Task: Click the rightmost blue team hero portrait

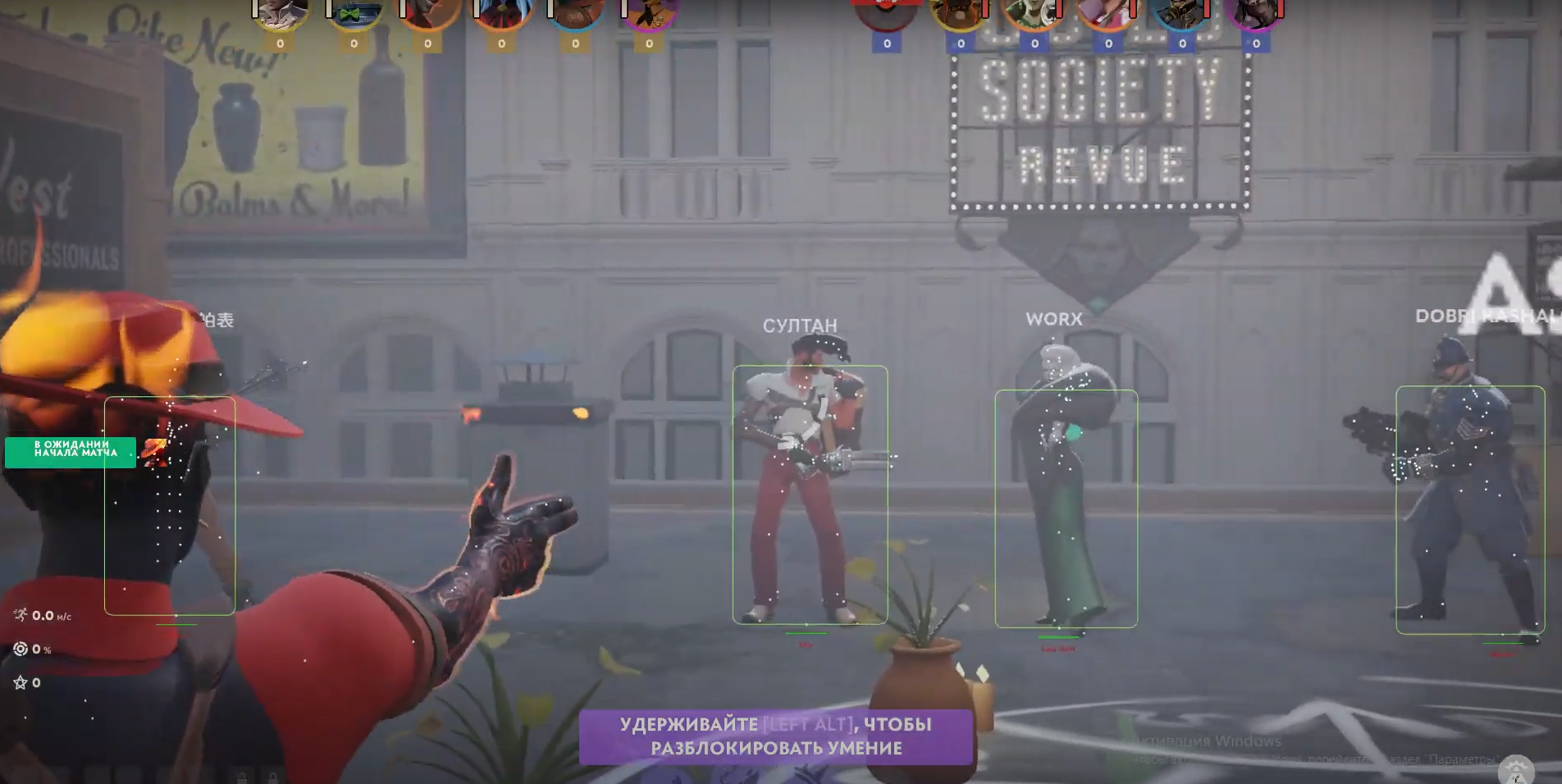Action: [x=1255, y=14]
